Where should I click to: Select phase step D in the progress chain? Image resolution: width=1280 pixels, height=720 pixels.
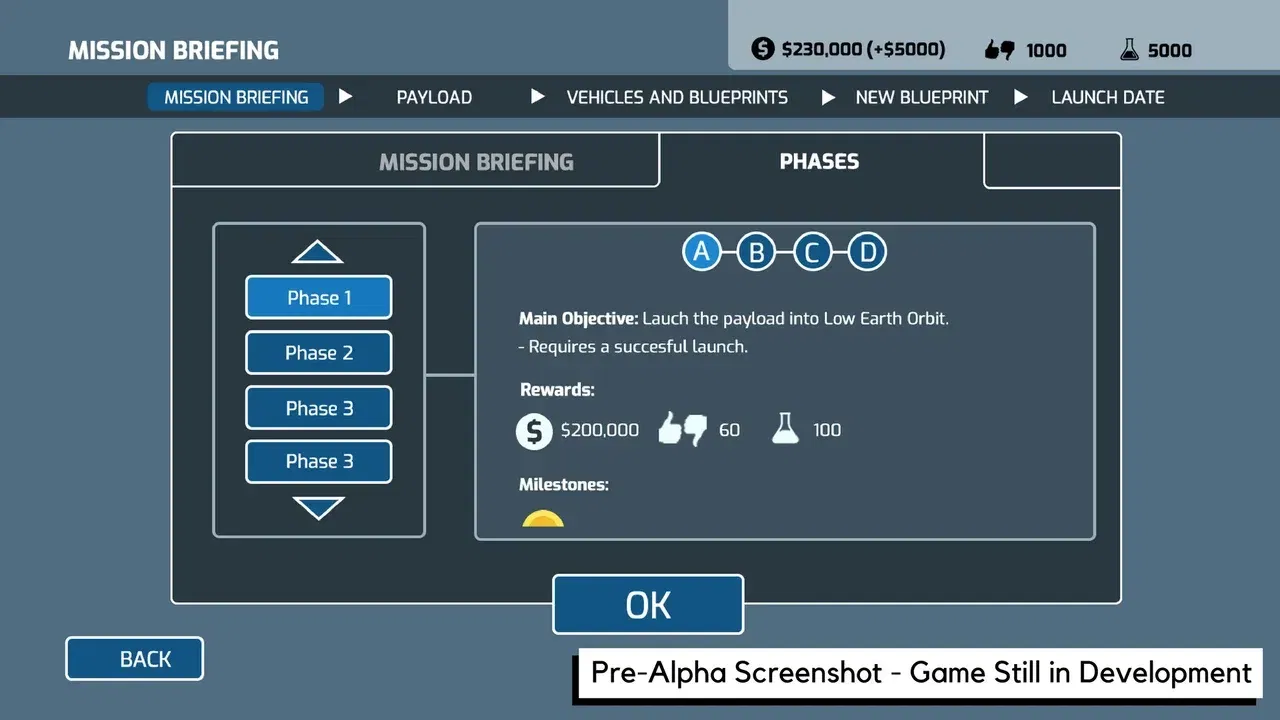pyautogui.click(x=867, y=251)
